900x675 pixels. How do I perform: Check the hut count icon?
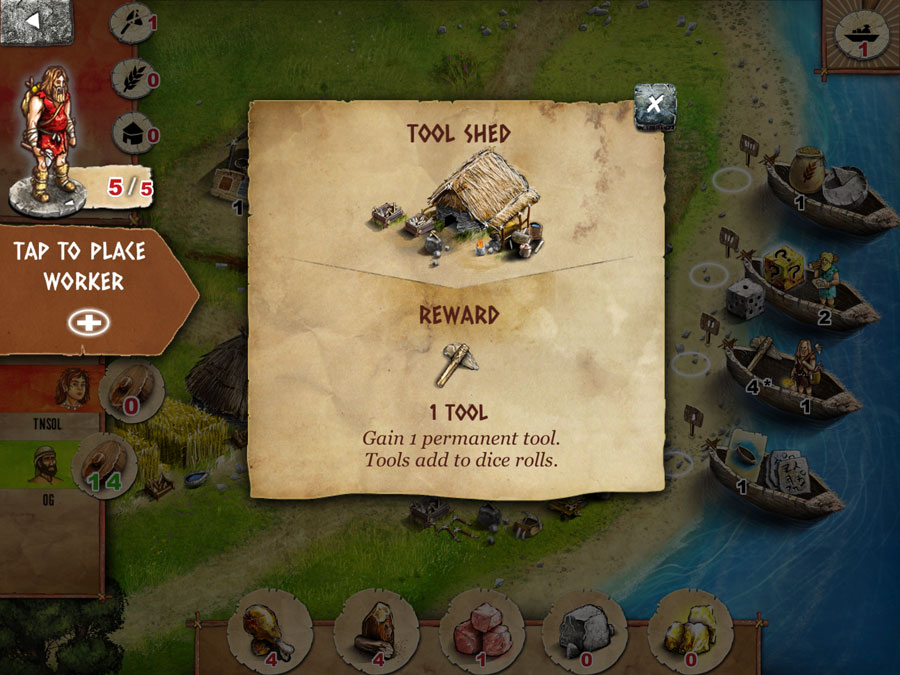(x=133, y=132)
